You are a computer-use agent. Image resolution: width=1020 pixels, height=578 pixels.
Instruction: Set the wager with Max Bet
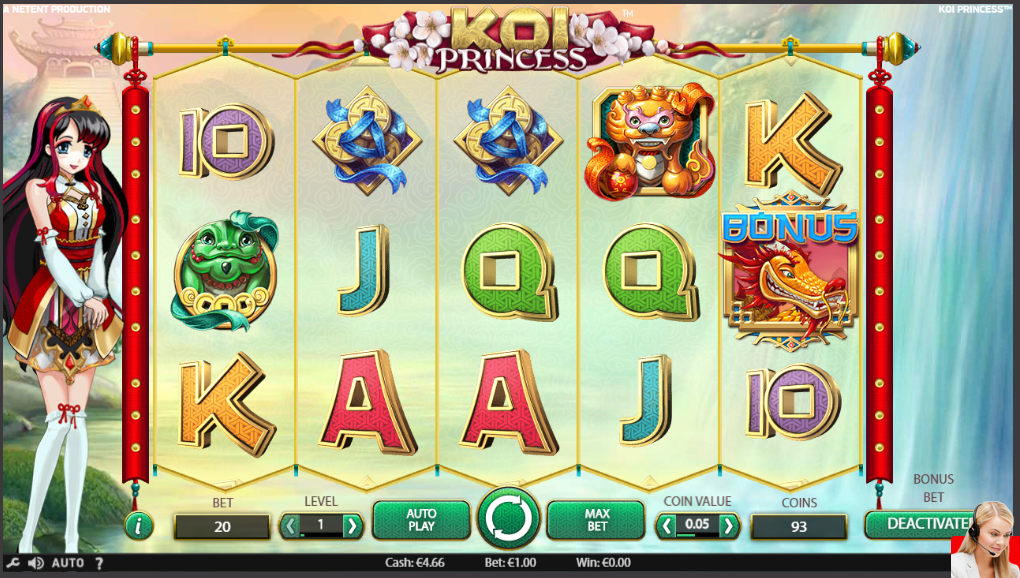coord(596,520)
